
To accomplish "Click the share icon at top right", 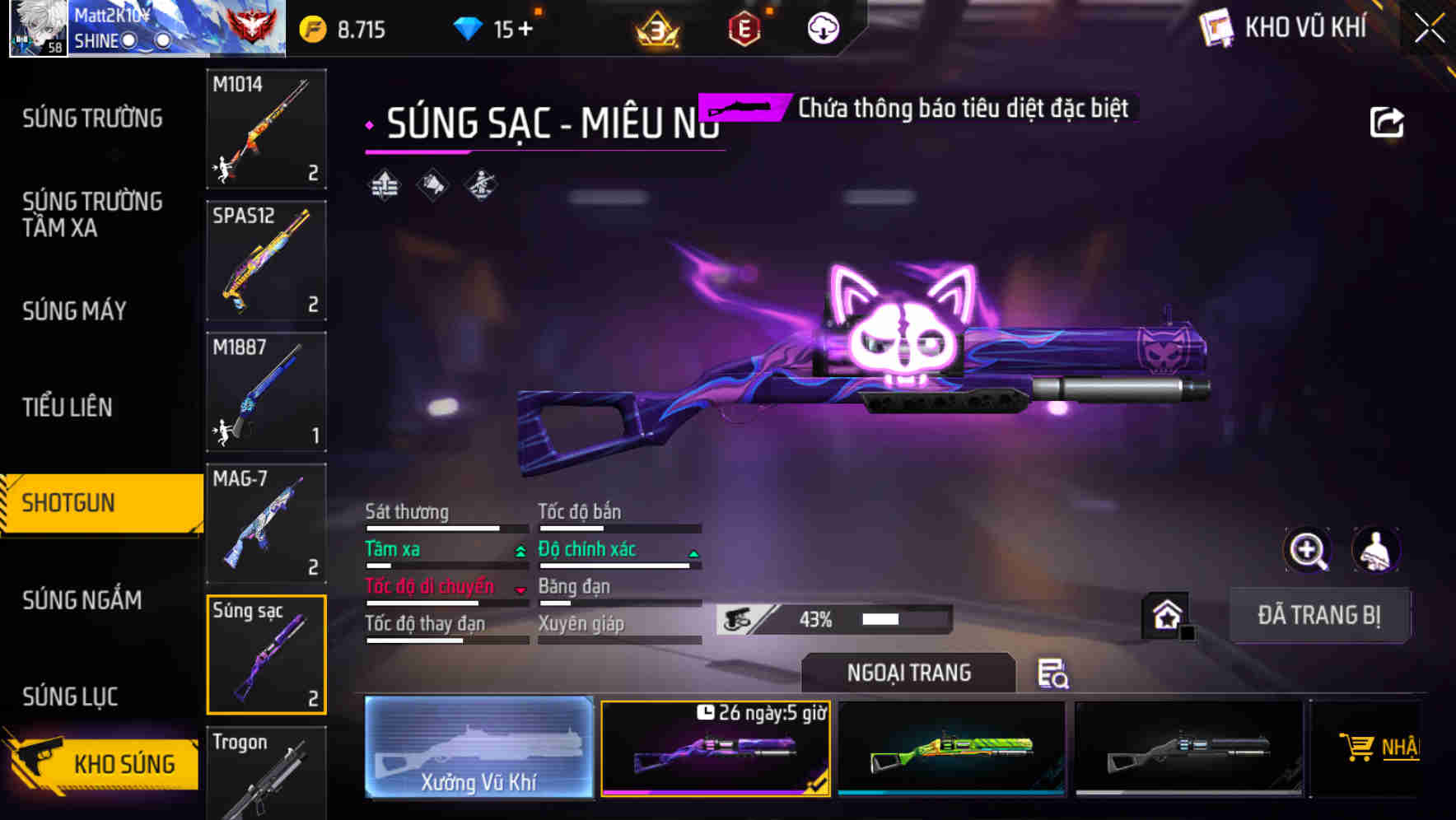I will click(x=1388, y=121).
